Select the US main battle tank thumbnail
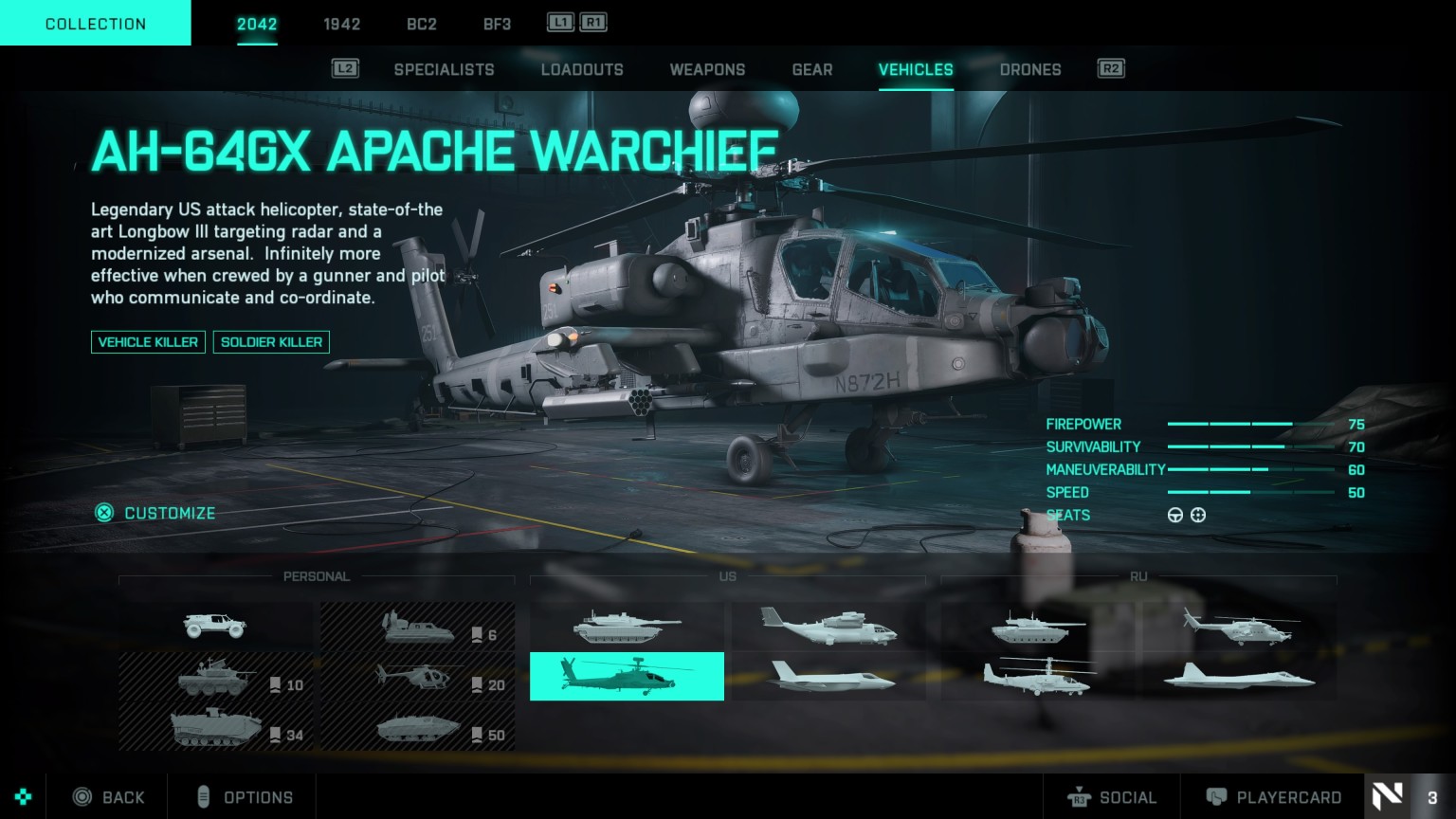Viewport: 1456px width, 819px height. coord(627,627)
